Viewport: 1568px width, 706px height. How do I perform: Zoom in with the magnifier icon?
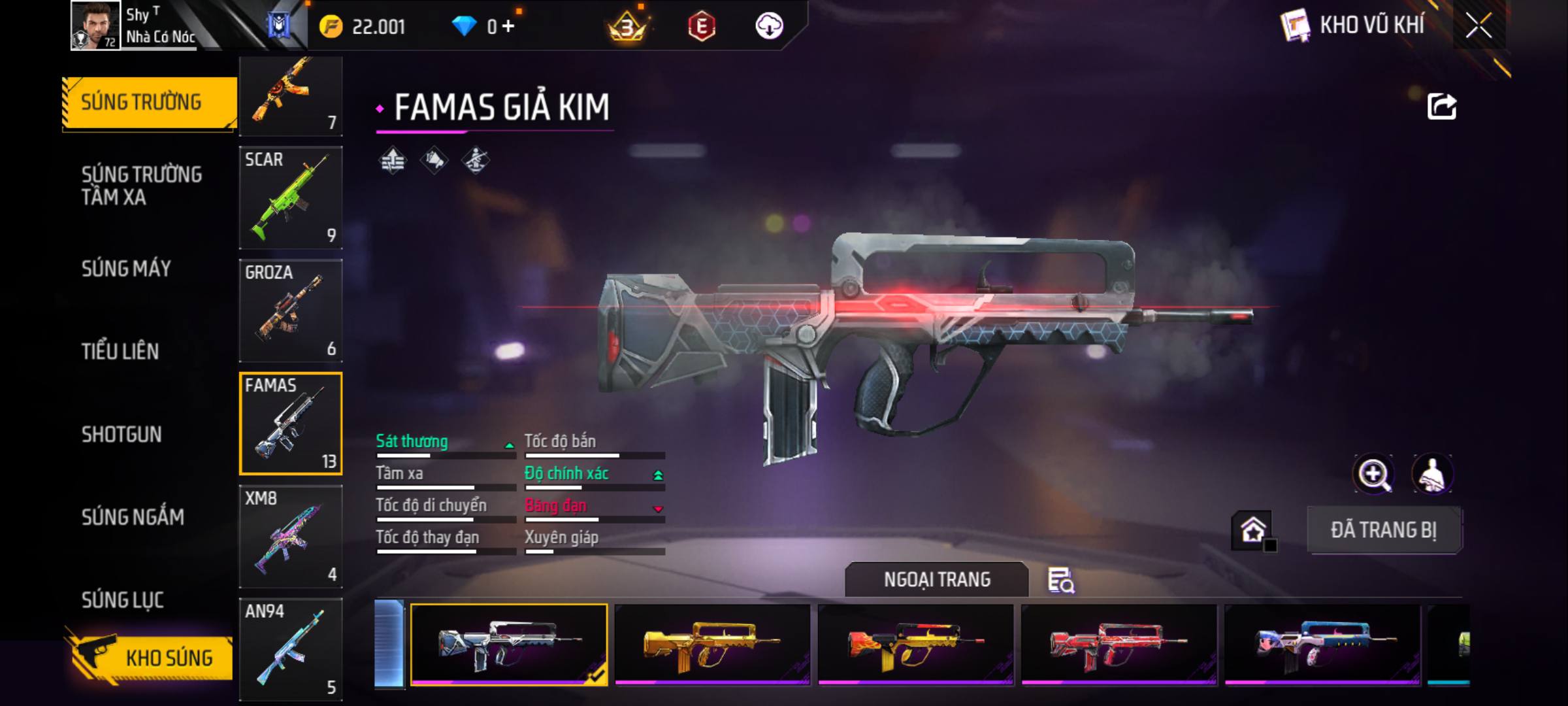click(x=1374, y=474)
